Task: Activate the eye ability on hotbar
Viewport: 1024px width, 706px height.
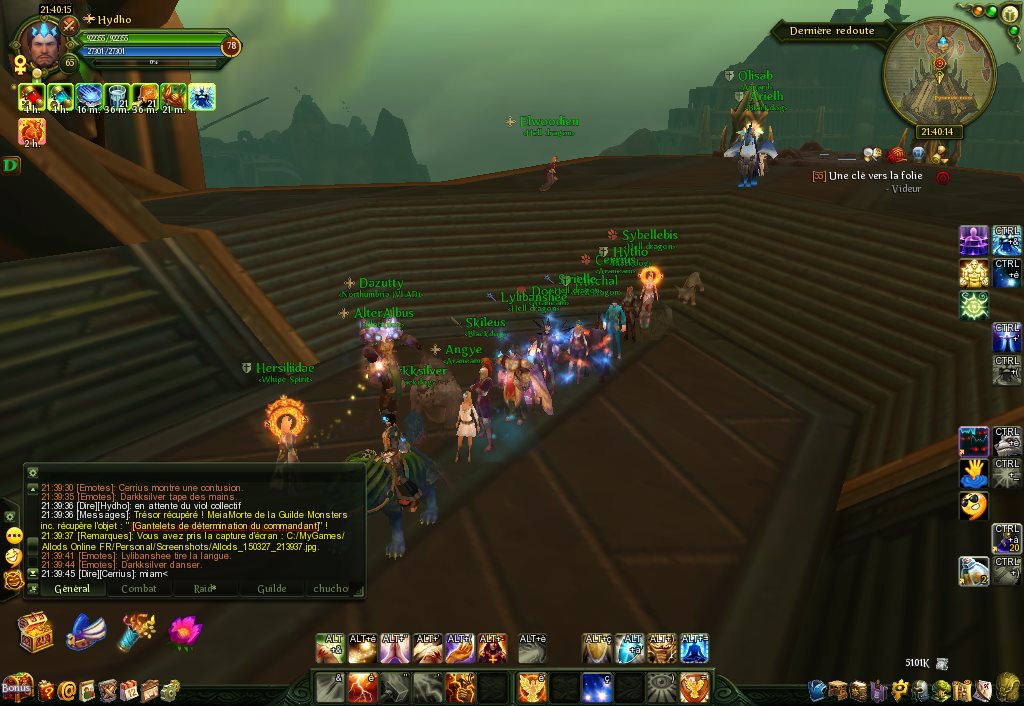Action: click(661, 687)
